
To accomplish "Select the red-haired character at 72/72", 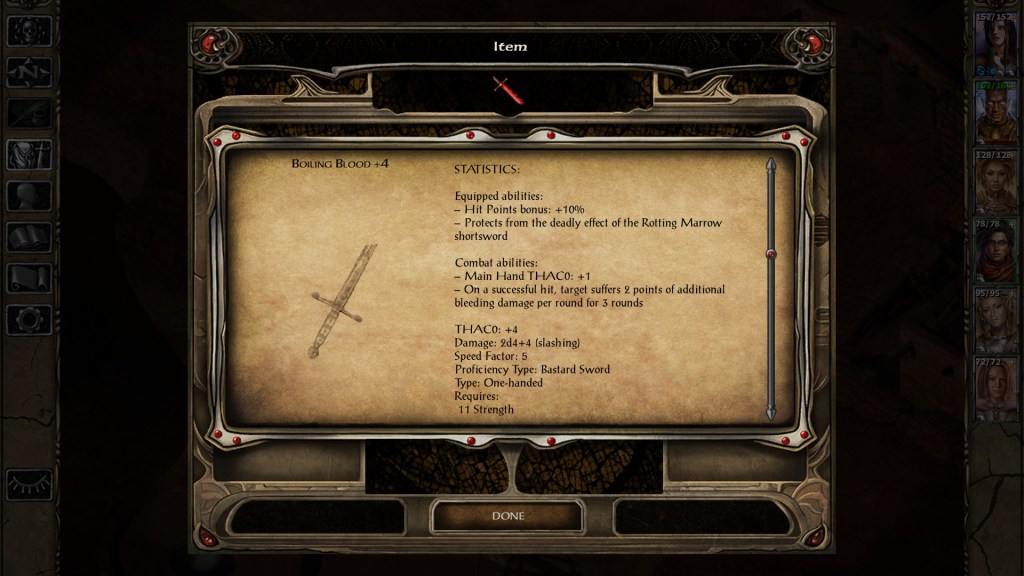I will click(995, 390).
